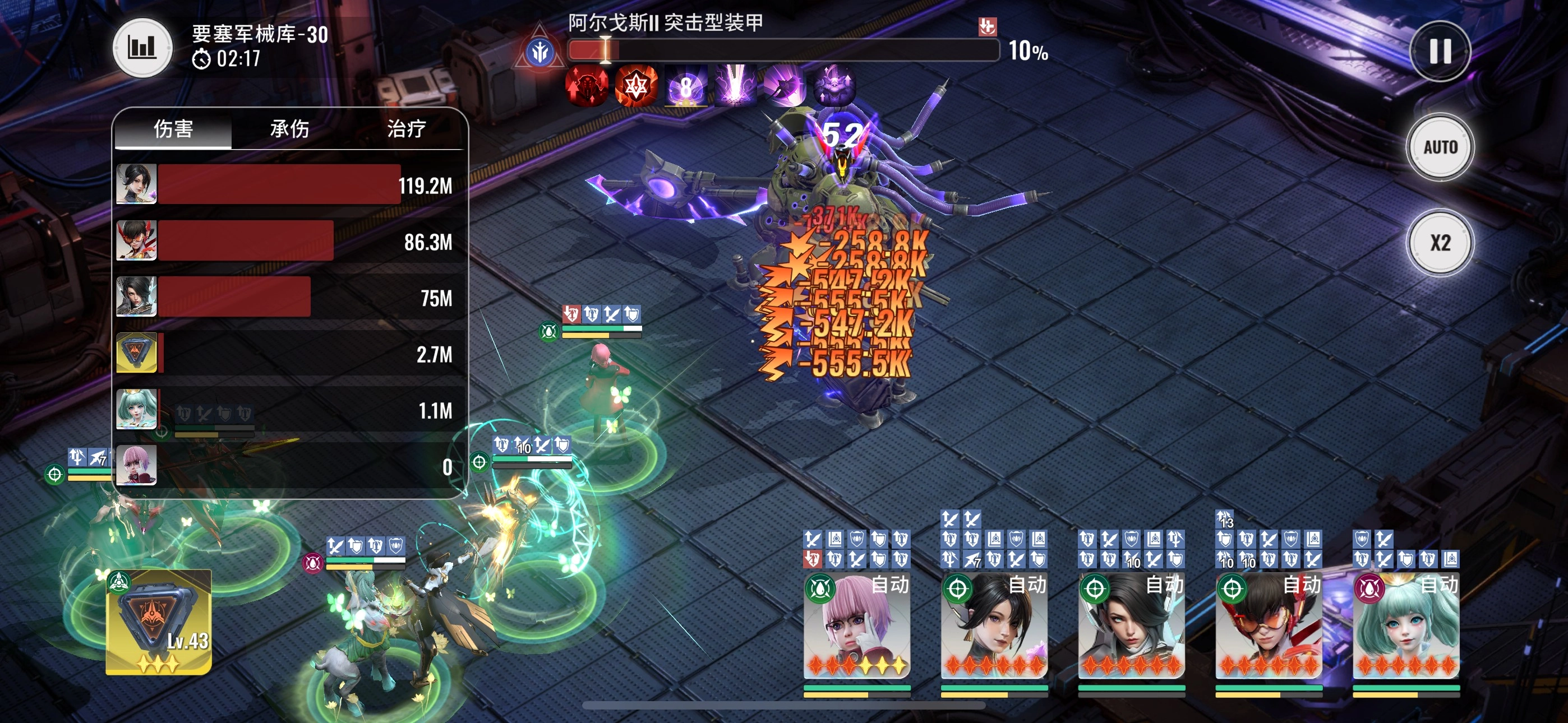Tap the Lv.43 triangular device card
Image resolution: width=1568 pixels, height=723 pixels.
click(x=159, y=622)
